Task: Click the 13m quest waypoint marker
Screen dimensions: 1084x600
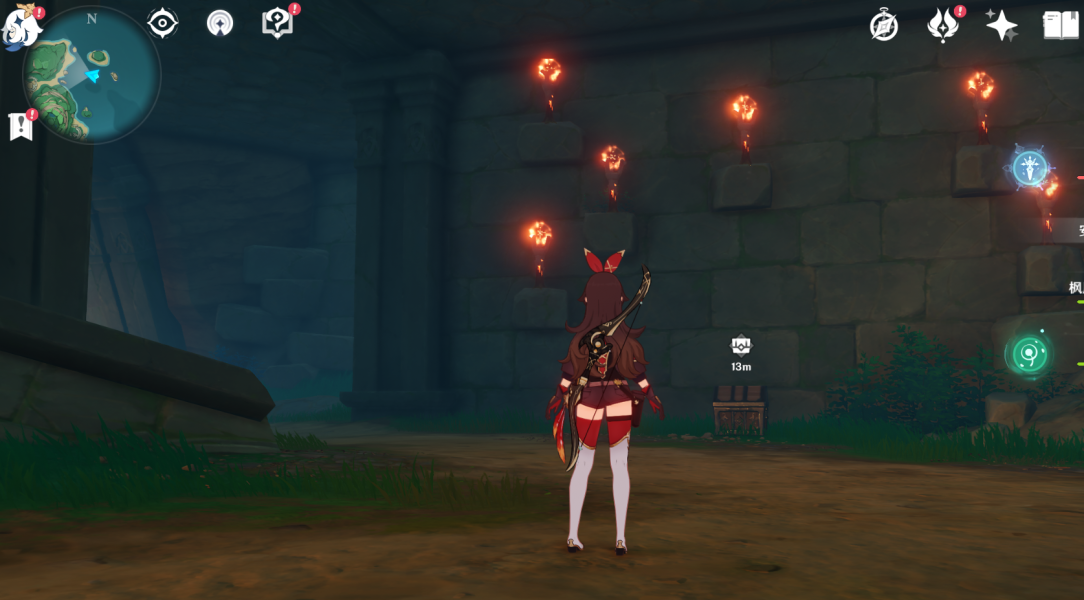Action: [740, 346]
